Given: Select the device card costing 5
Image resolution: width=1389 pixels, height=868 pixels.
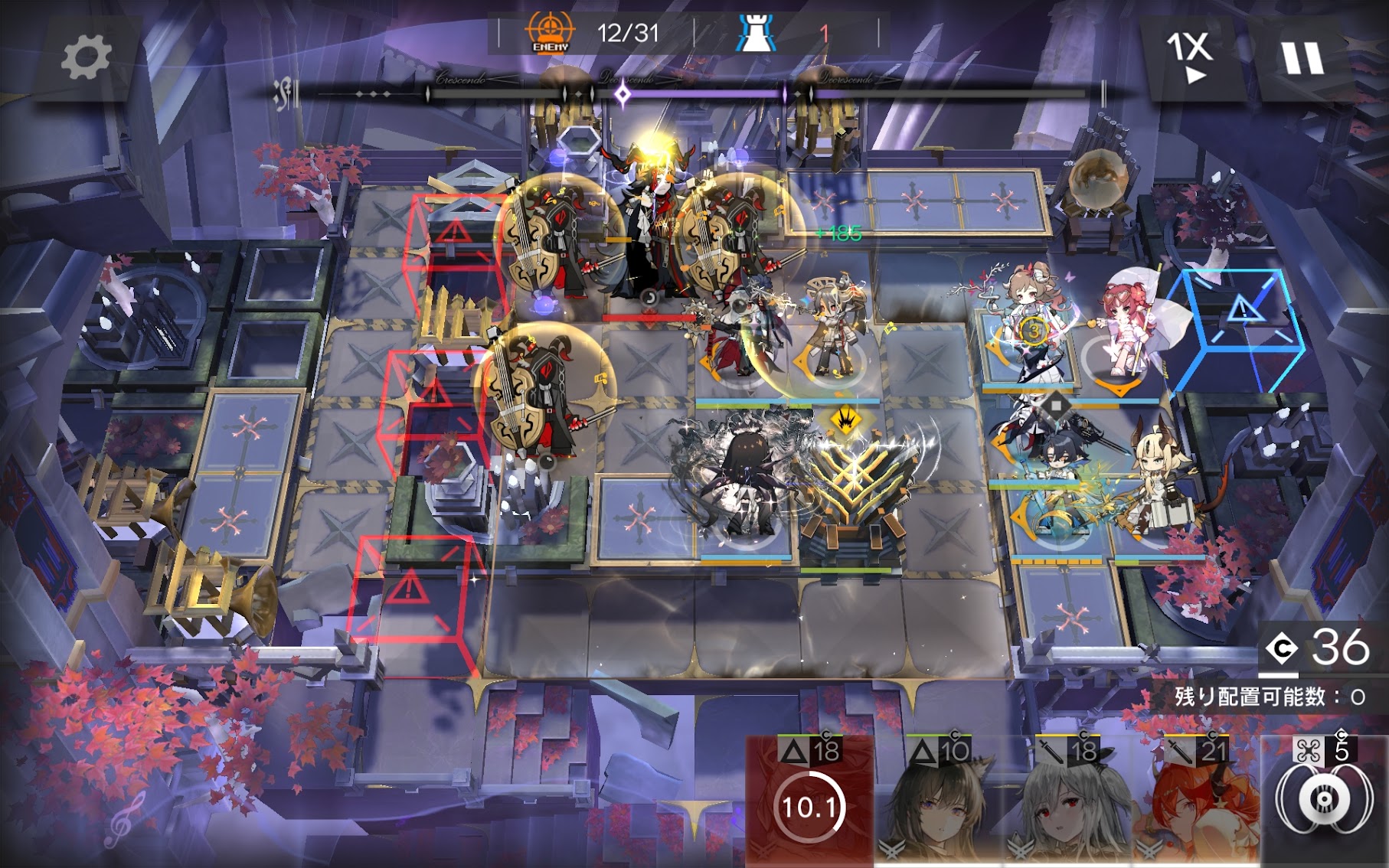Looking at the screenshot, I should coord(1324,800).
